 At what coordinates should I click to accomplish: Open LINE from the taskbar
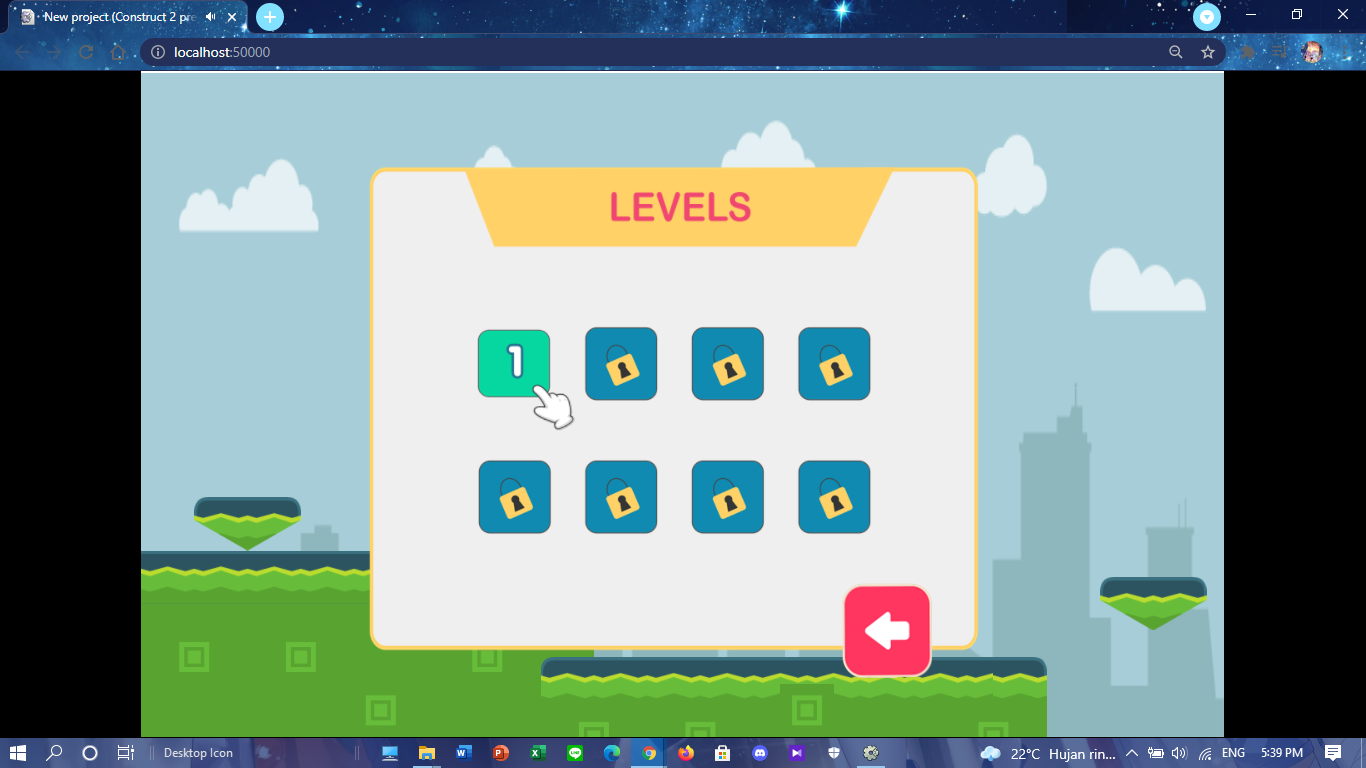[x=574, y=753]
